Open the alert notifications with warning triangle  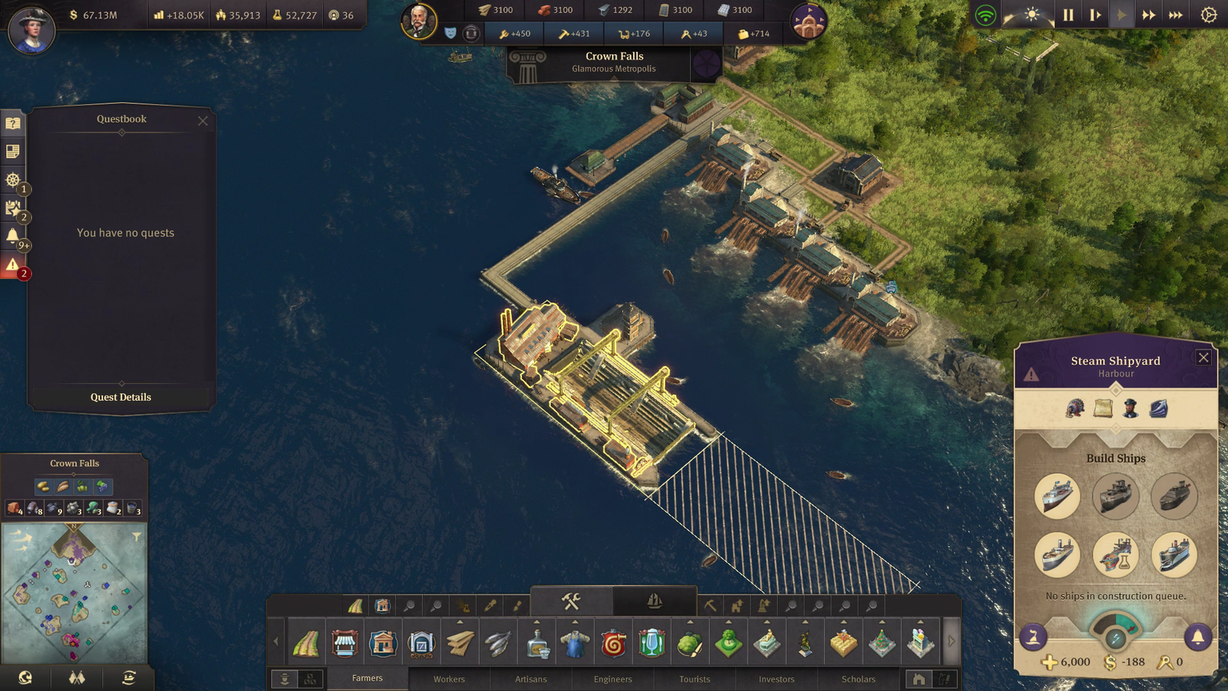[13, 266]
